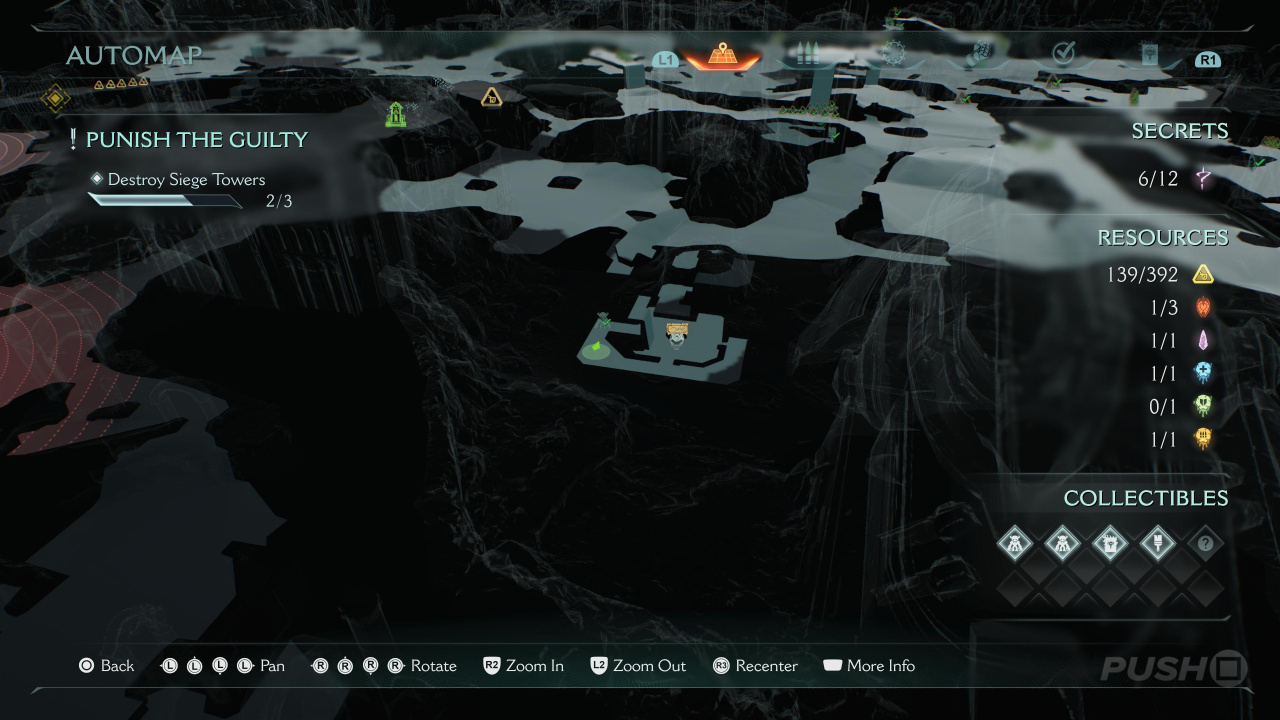Screen dimensions: 1280x720
Task: Select the gold resource triangle icon
Action: point(1203,274)
